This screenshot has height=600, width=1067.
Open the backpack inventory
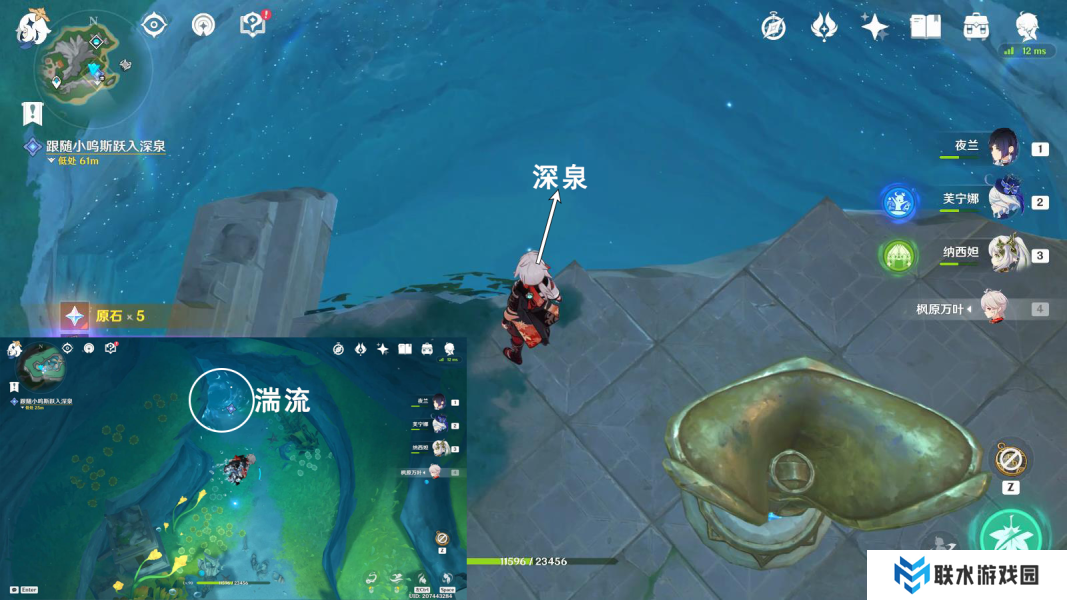[x=977, y=27]
